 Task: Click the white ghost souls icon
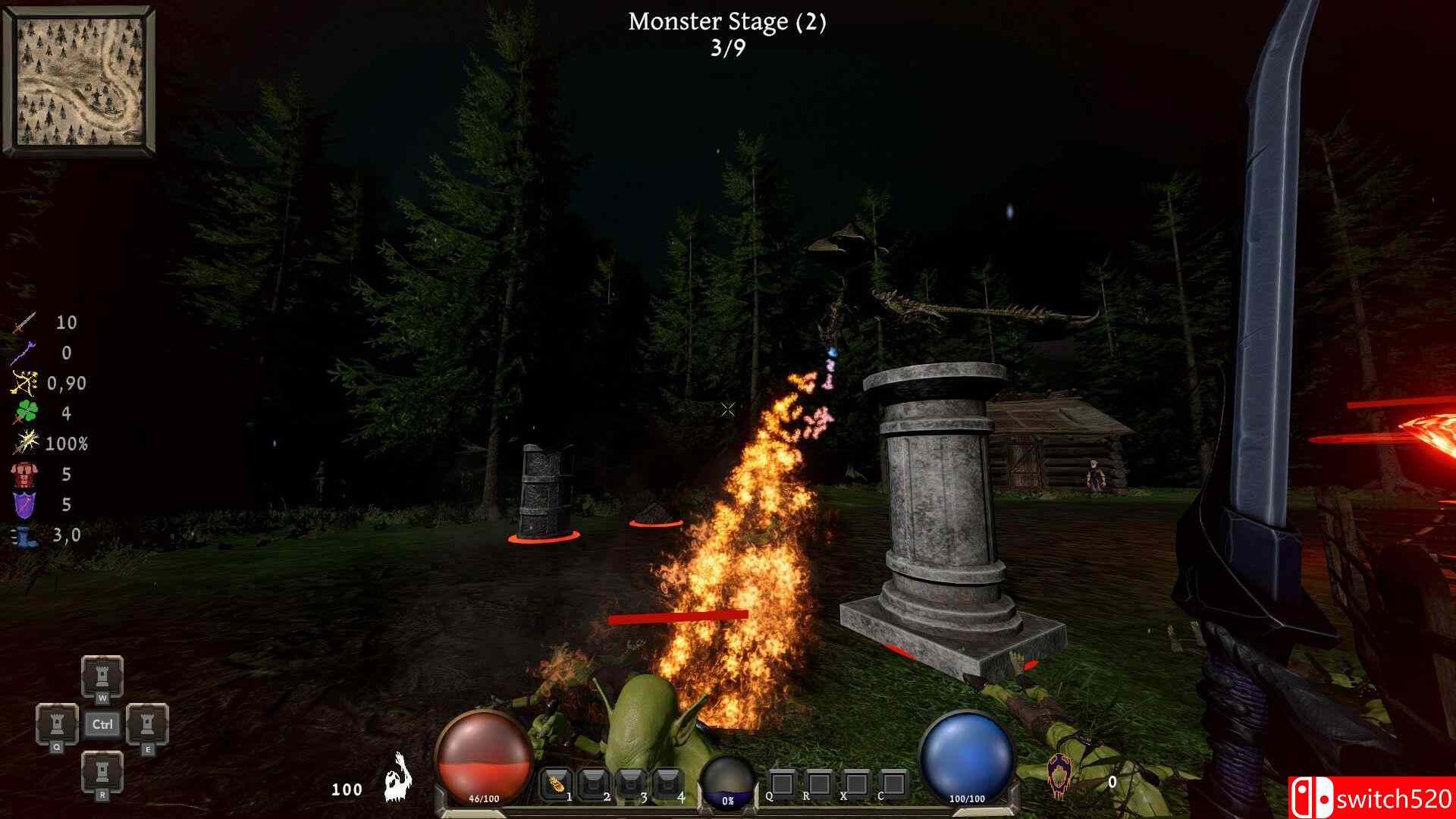(x=397, y=777)
